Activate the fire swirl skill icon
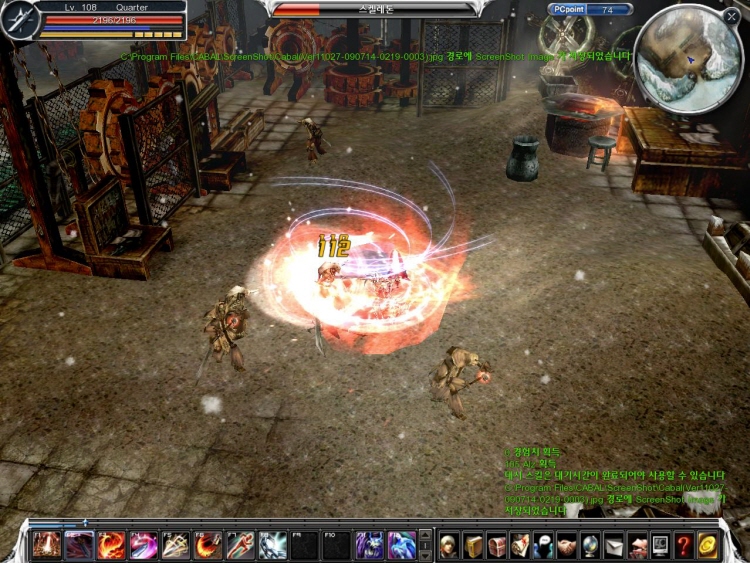750x563 pixels. click(111, 545)
